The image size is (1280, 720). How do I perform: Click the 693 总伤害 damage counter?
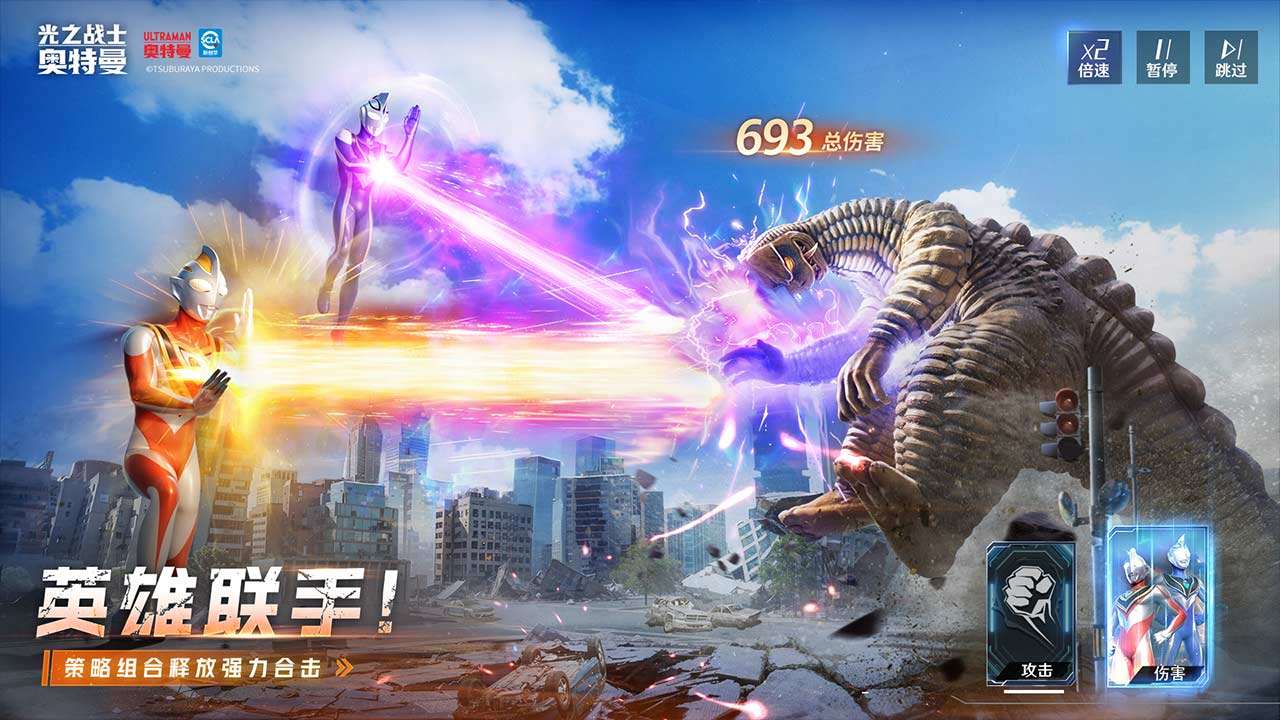click(813, 138)
